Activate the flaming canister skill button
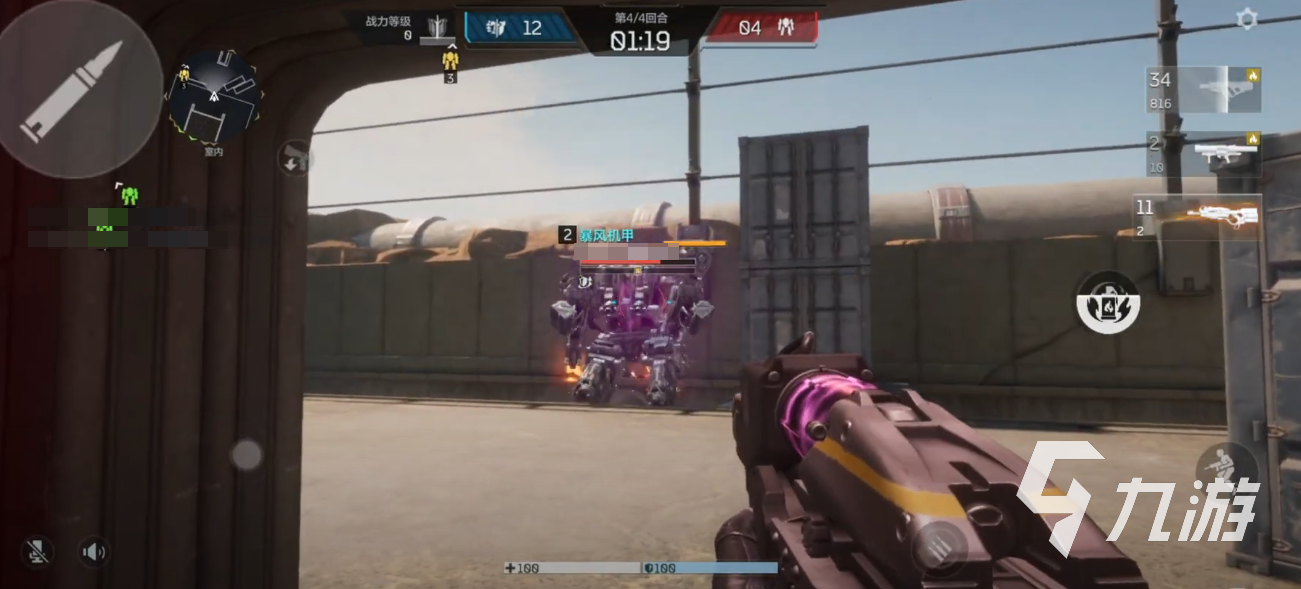The height and width of the screenshot is (589, 1301). click(x=1107, y=302)
